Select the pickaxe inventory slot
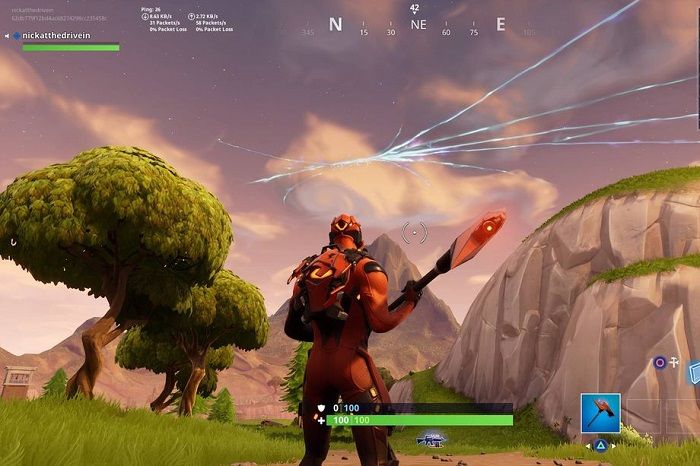Screen dimensions: 700x466 pos(600,413)
